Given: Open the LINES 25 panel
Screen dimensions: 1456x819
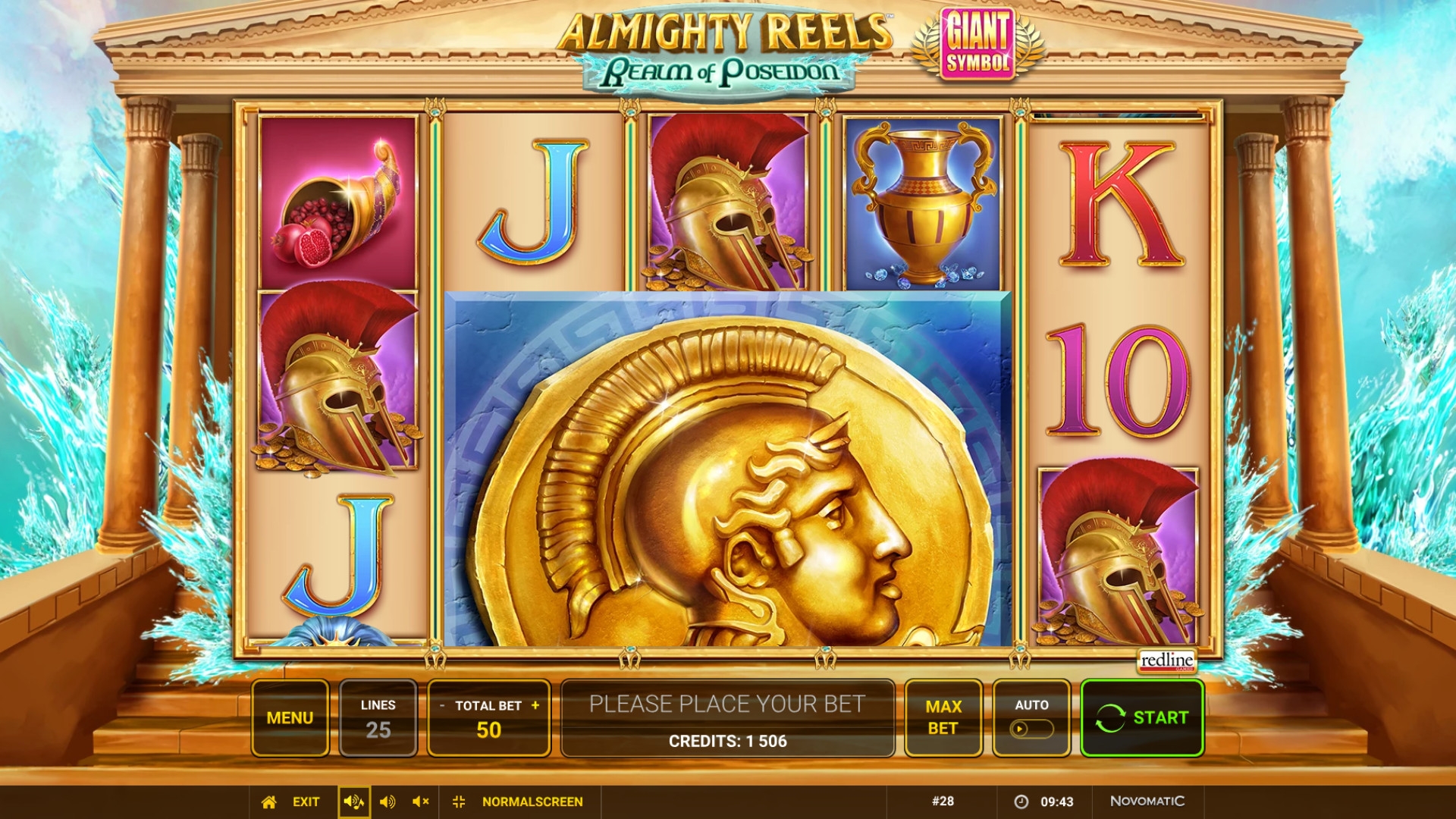Looking at the screenshot, I should 378,717.
